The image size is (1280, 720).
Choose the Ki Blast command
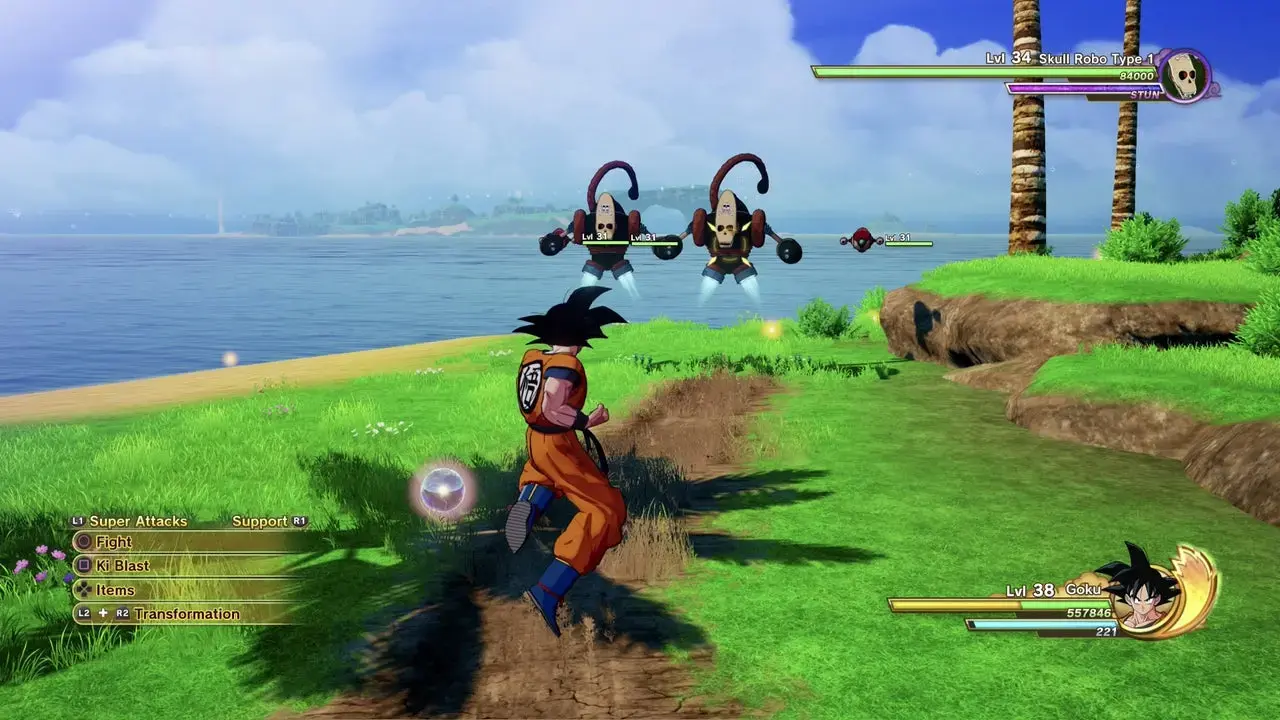tap(124, 566)
